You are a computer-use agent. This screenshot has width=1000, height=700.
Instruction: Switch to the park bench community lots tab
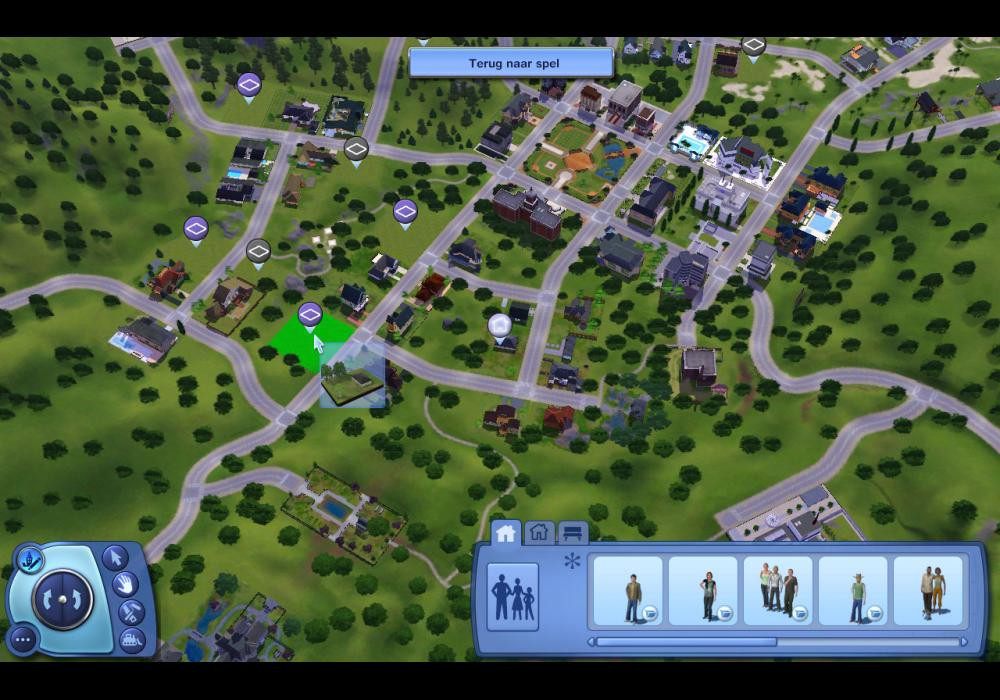(x=573, y=533)
